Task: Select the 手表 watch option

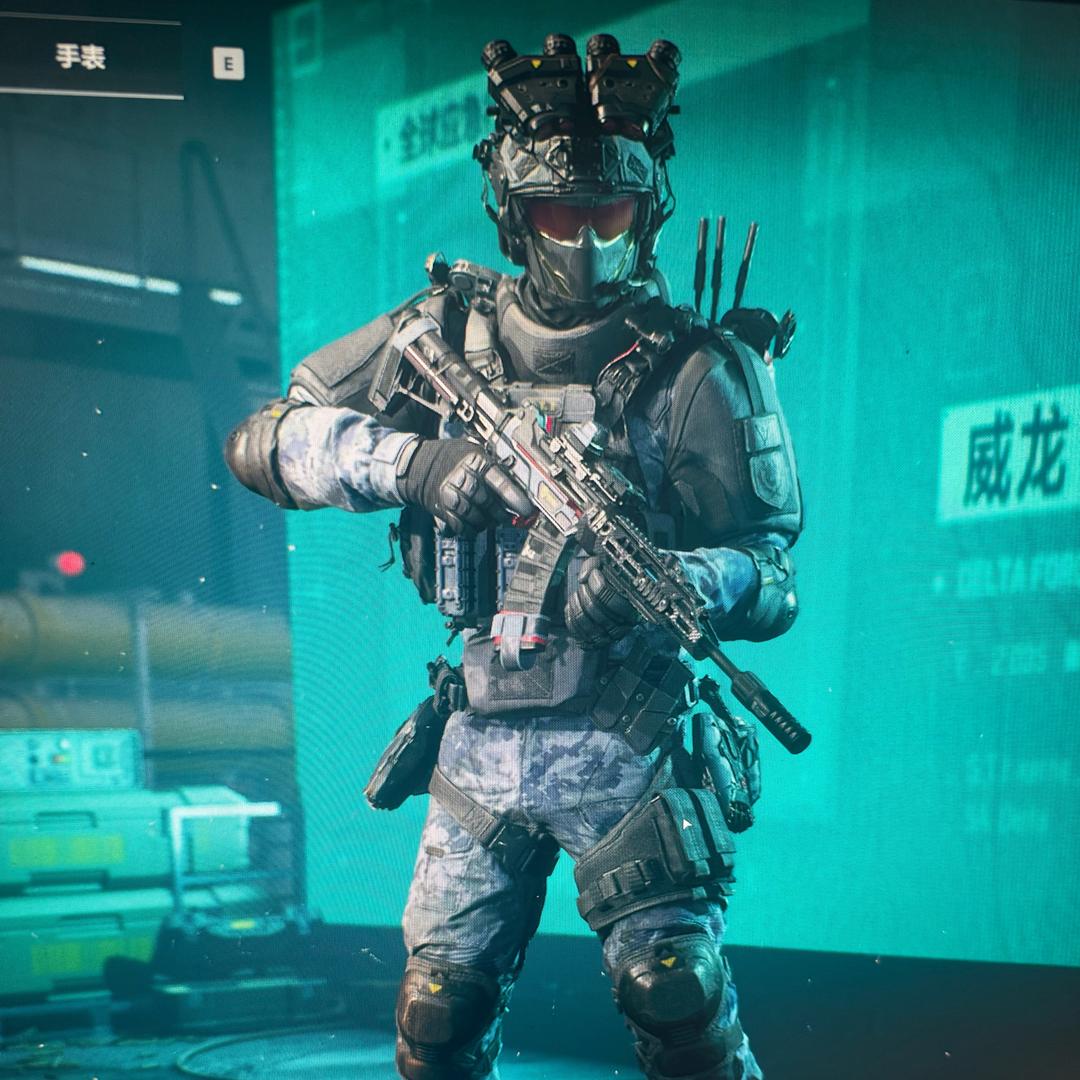Action: (82, 57)
